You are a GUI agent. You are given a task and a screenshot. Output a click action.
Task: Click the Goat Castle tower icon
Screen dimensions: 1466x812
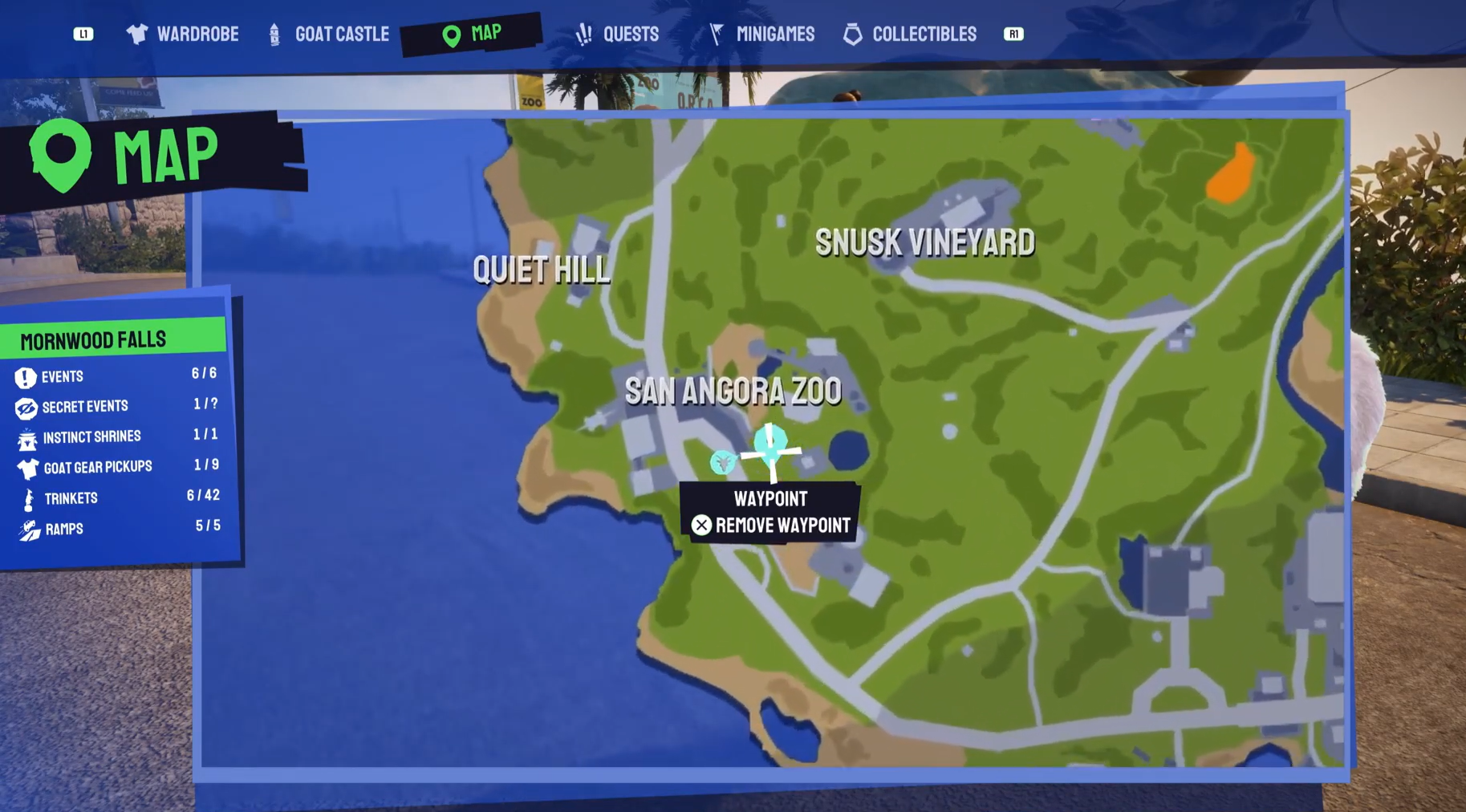[x=274, y=34]
